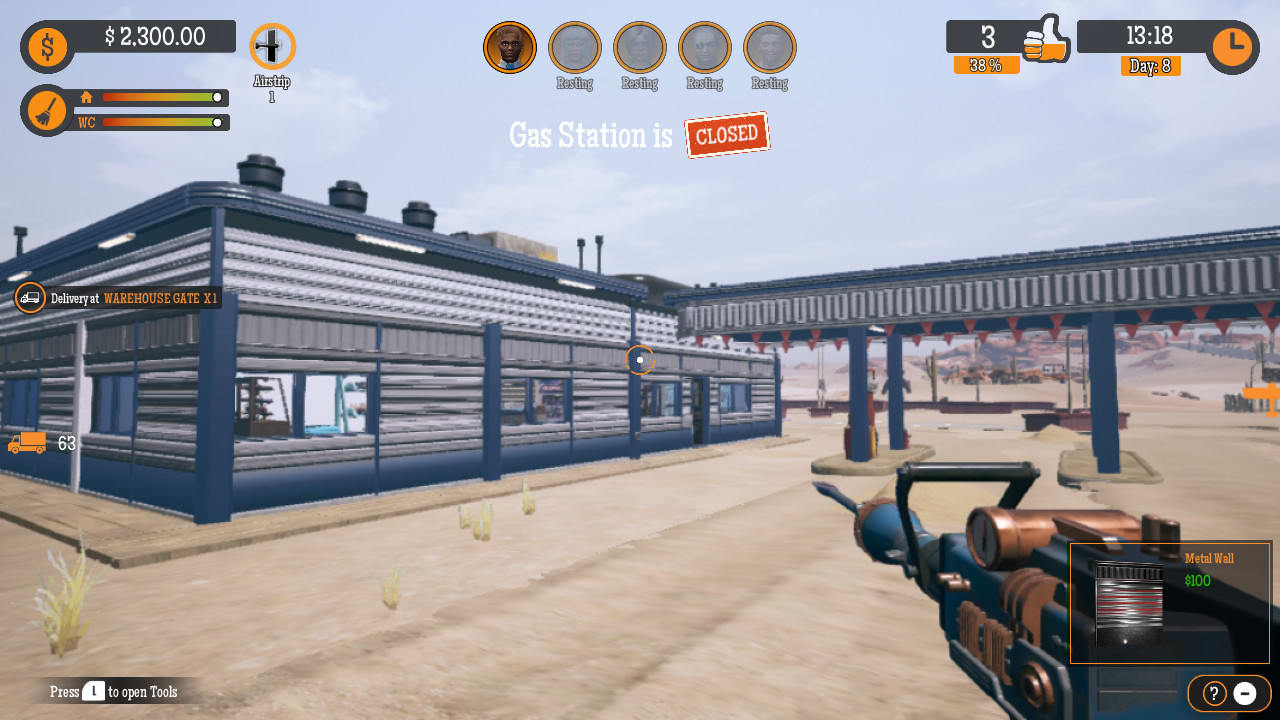Click the minus collapse button bottom right
Screen dimensions: 1280x720
point(1246,693)
